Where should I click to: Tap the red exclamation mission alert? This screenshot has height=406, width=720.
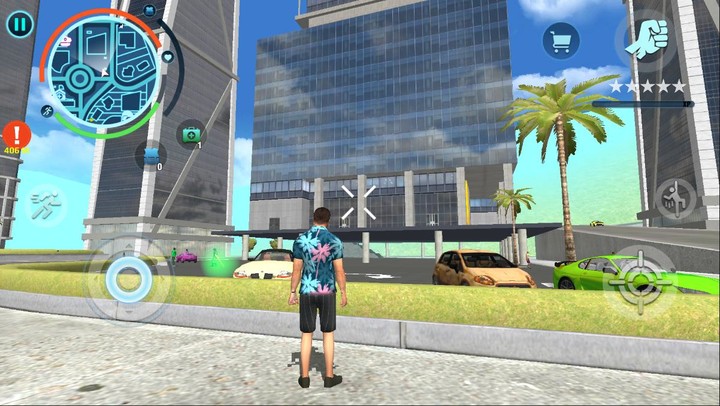[x=17, y=134]
